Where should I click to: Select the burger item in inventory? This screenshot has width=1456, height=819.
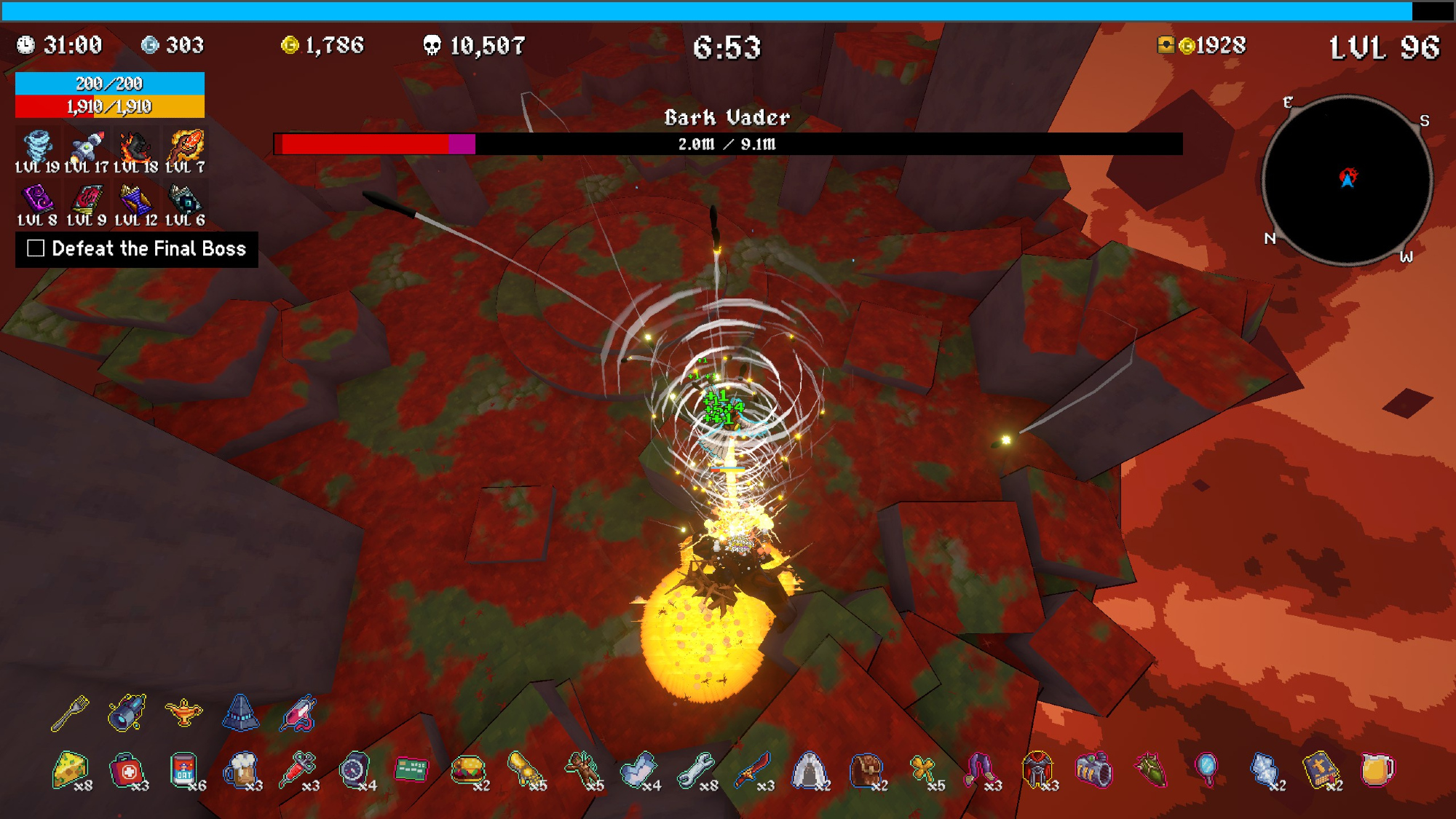click(x=467, y=769)
